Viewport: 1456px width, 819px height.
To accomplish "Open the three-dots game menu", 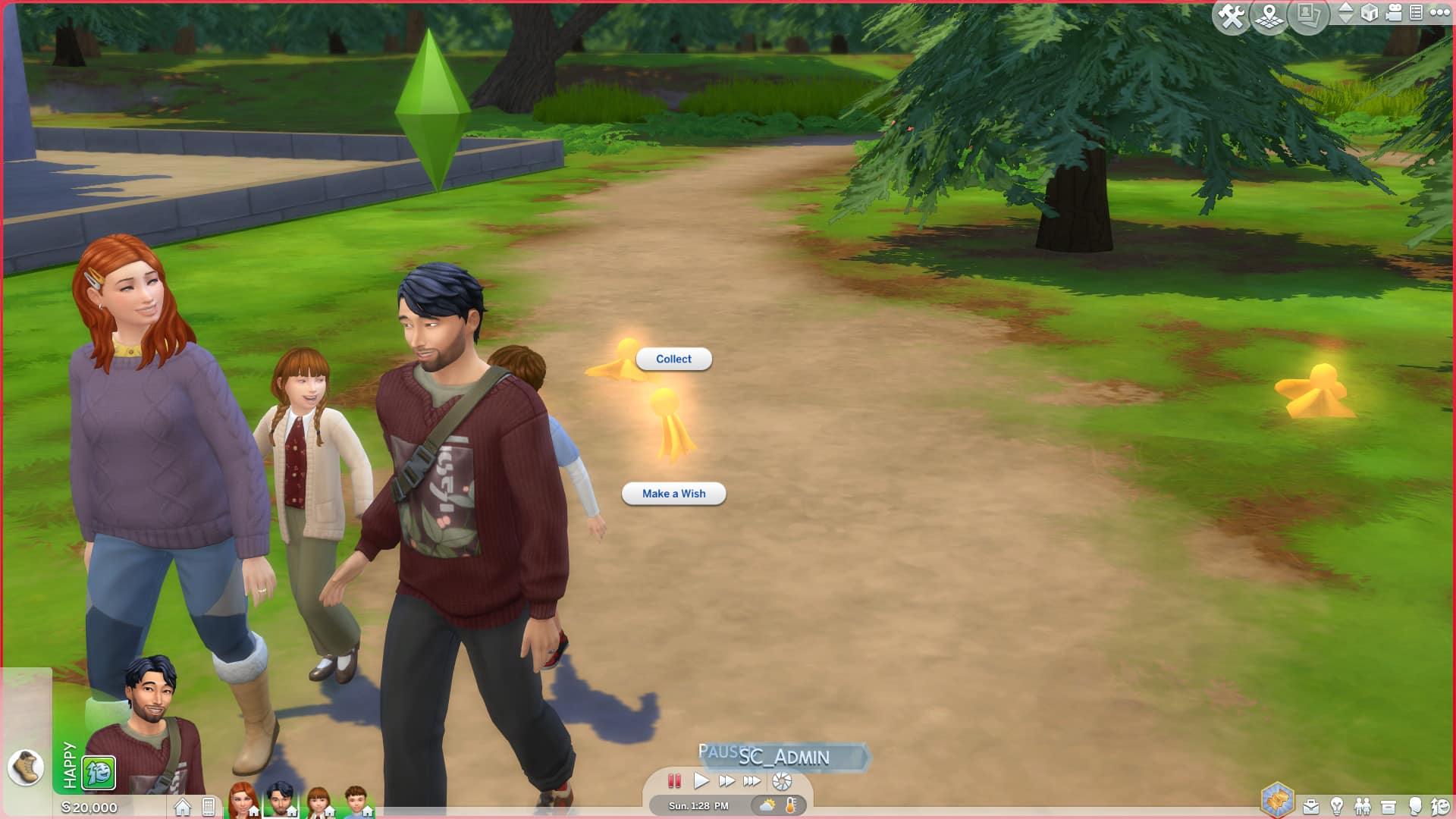I will (x=1439, y=12).
